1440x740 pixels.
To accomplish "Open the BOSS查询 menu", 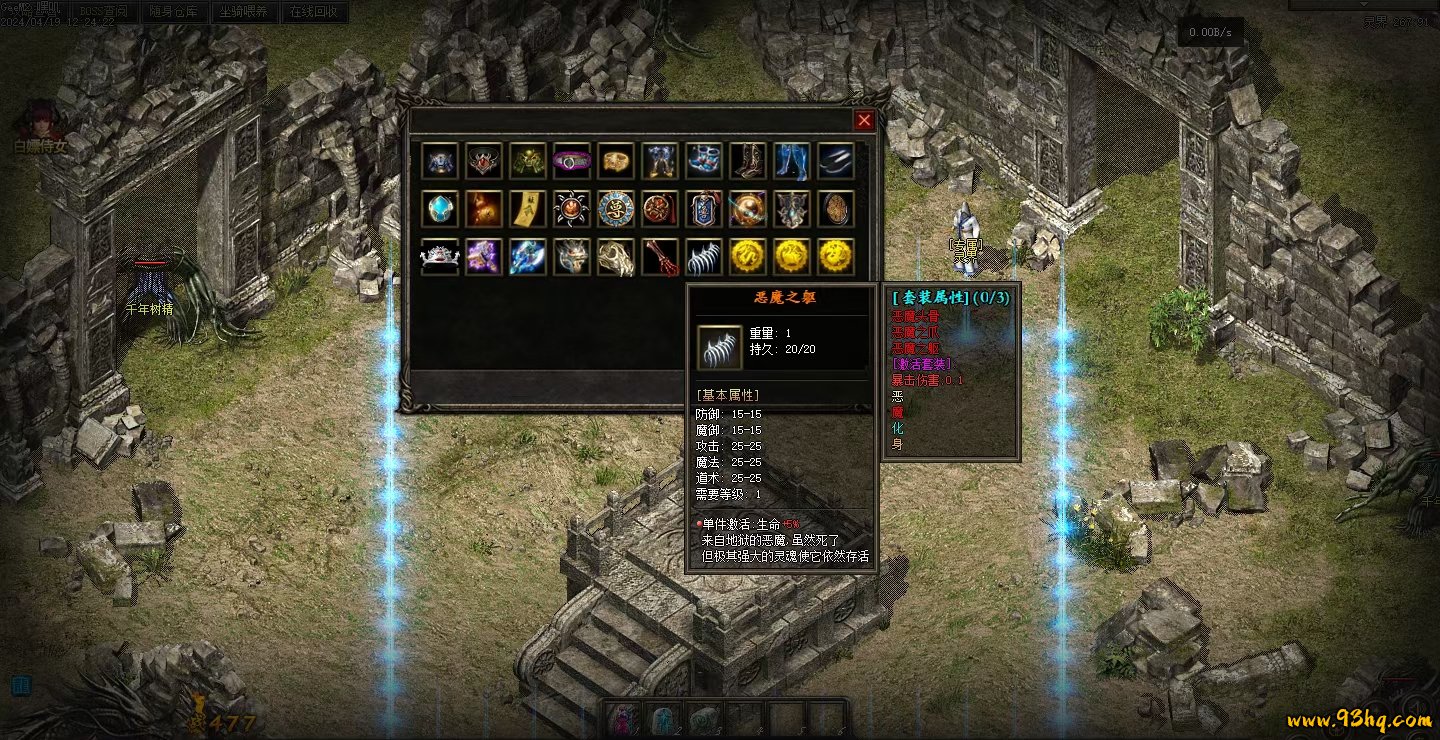I will (x=104, y=12).
